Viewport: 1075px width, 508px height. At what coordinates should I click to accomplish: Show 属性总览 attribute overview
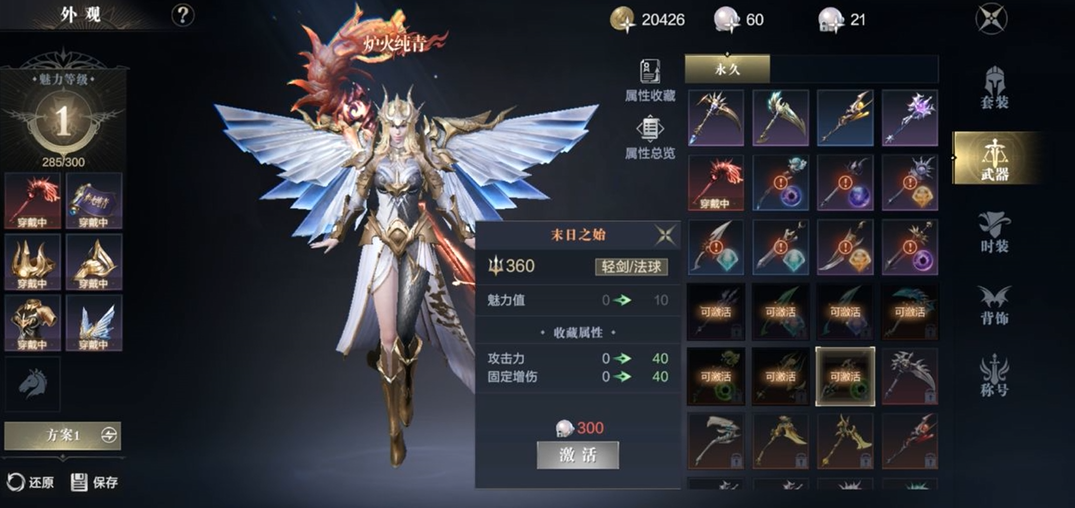tap(650, 138)
